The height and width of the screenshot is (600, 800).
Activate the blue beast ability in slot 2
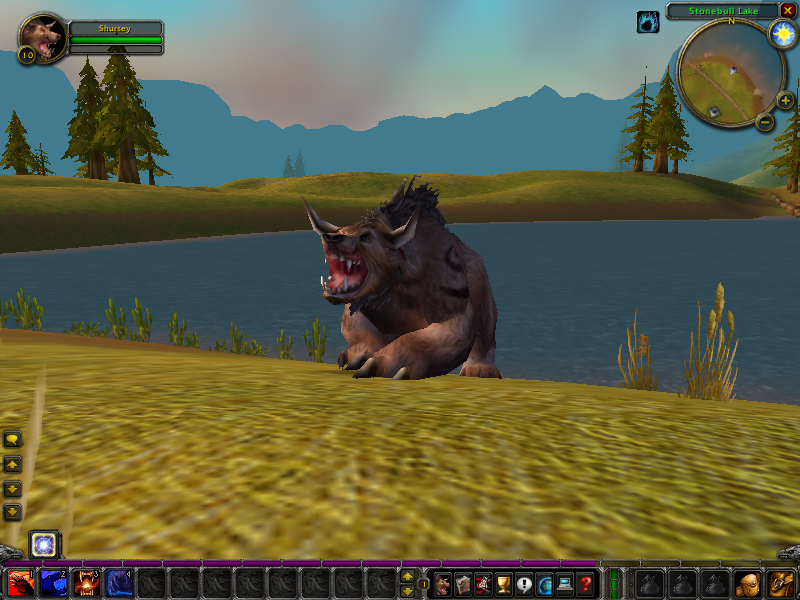(x=53, y=583)
